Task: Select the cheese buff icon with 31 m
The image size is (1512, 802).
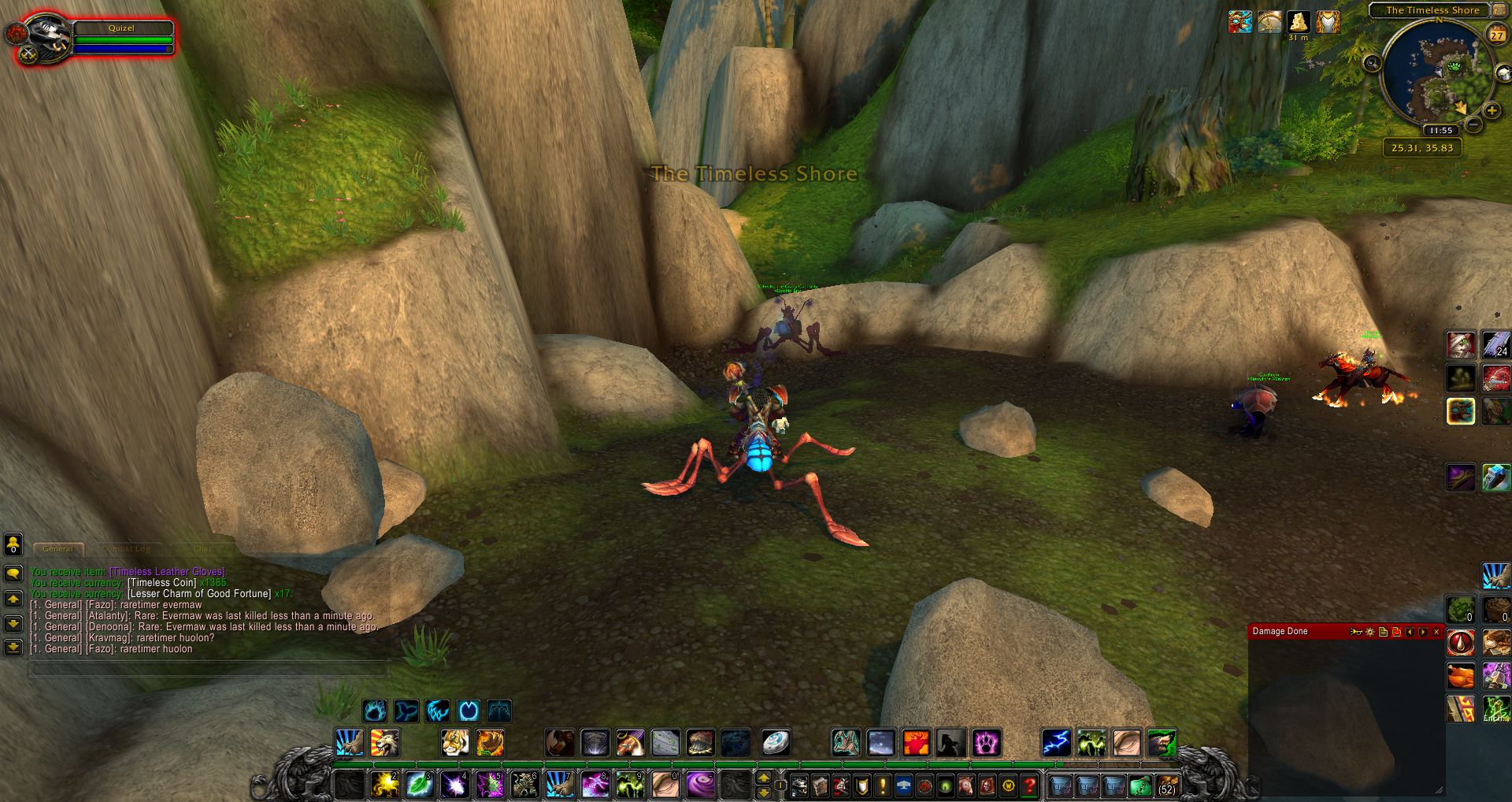Action: (x=1299, y=22)
